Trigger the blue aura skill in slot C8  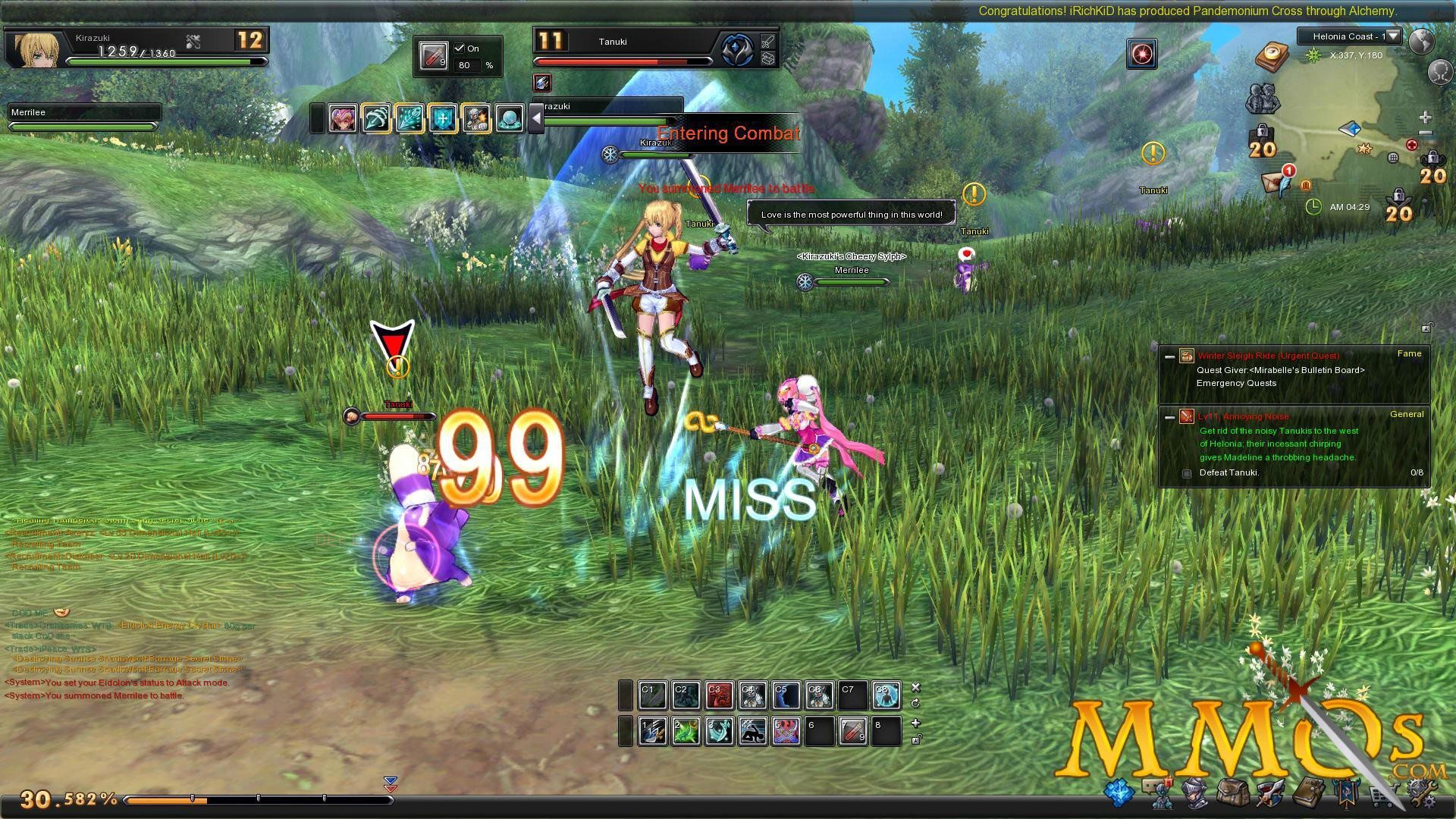coord(886,695)
